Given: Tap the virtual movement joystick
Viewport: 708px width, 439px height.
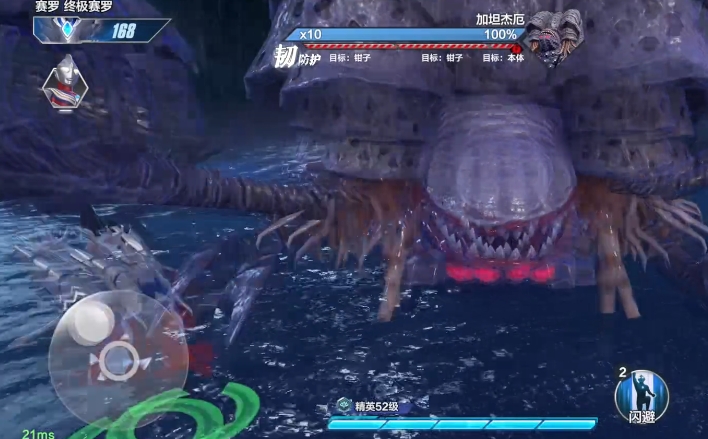Looking at the screenshot, I should [x=118, y=356].
